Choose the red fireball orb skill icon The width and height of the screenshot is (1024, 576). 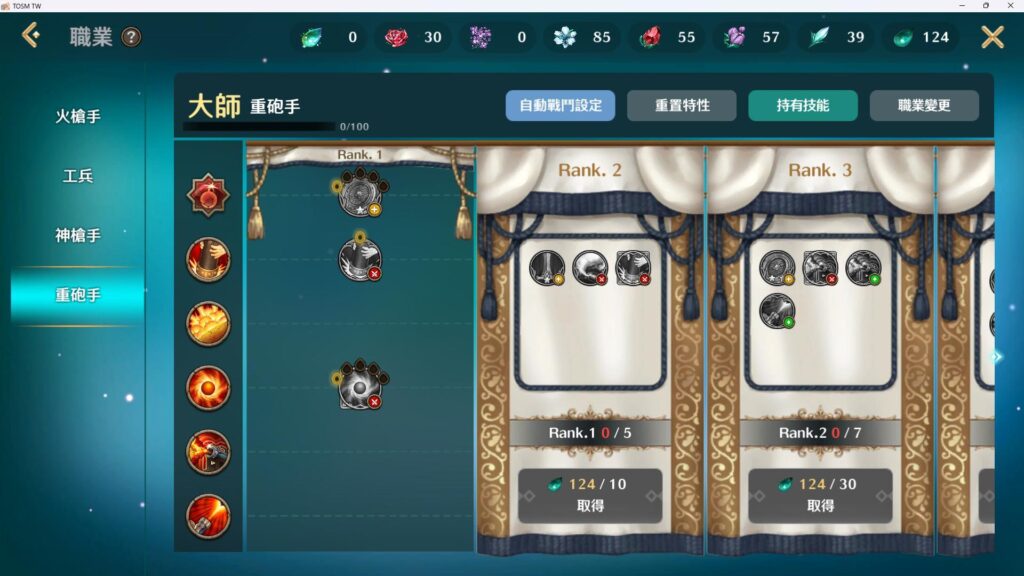tap(208, 388)
